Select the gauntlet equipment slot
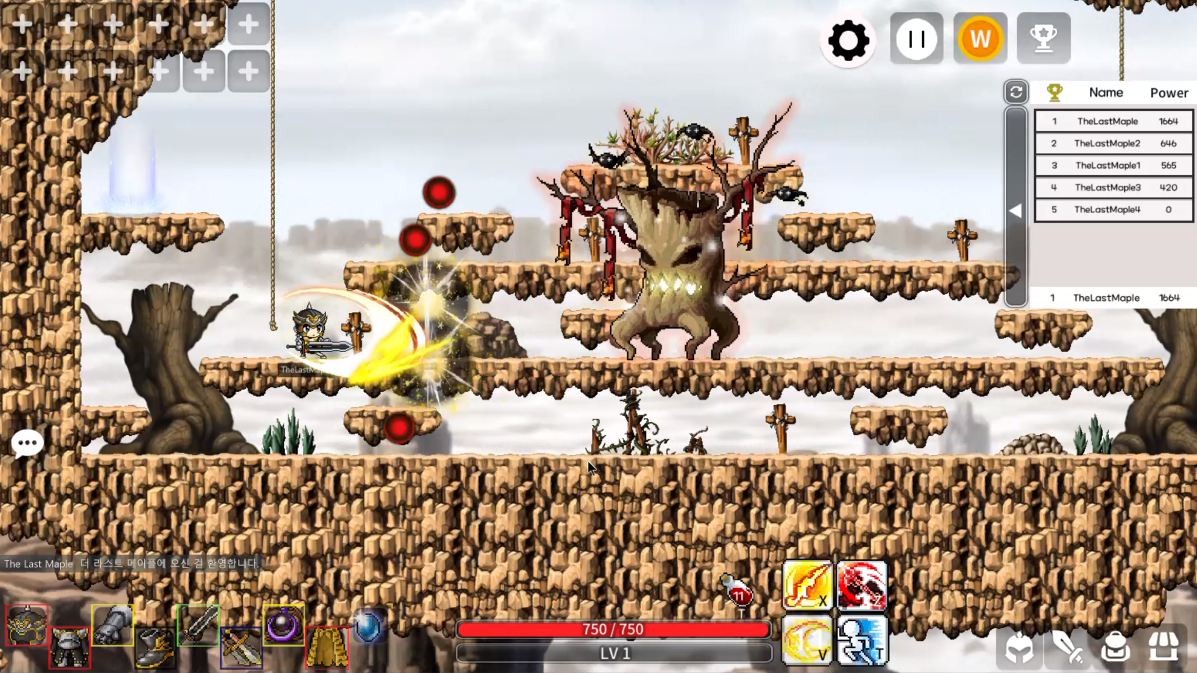The image size is (1197, 673). click(x=112, y=625)
